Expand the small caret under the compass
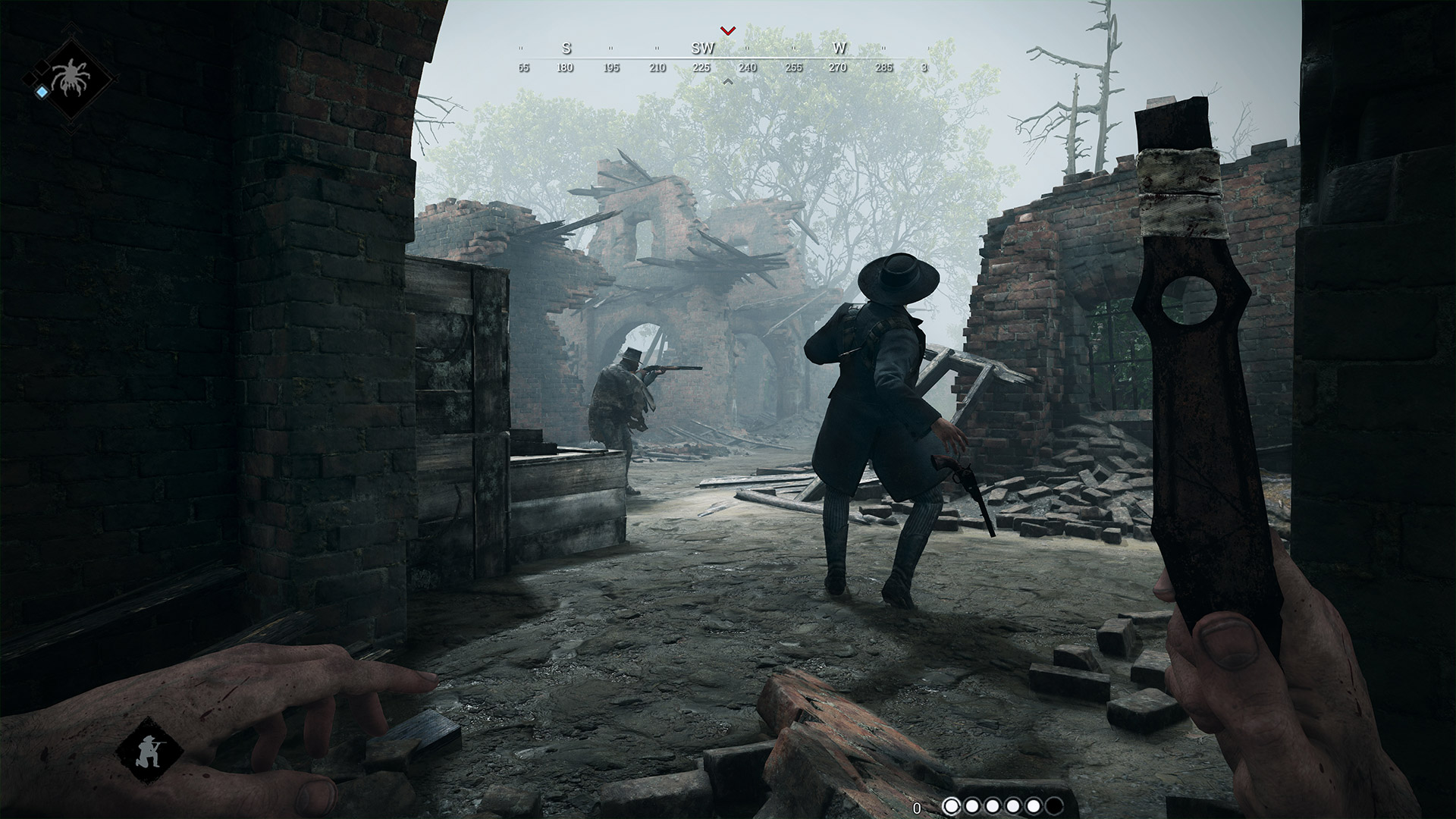The width and height of the screenshot is (1456, 819). pos(727,82)
